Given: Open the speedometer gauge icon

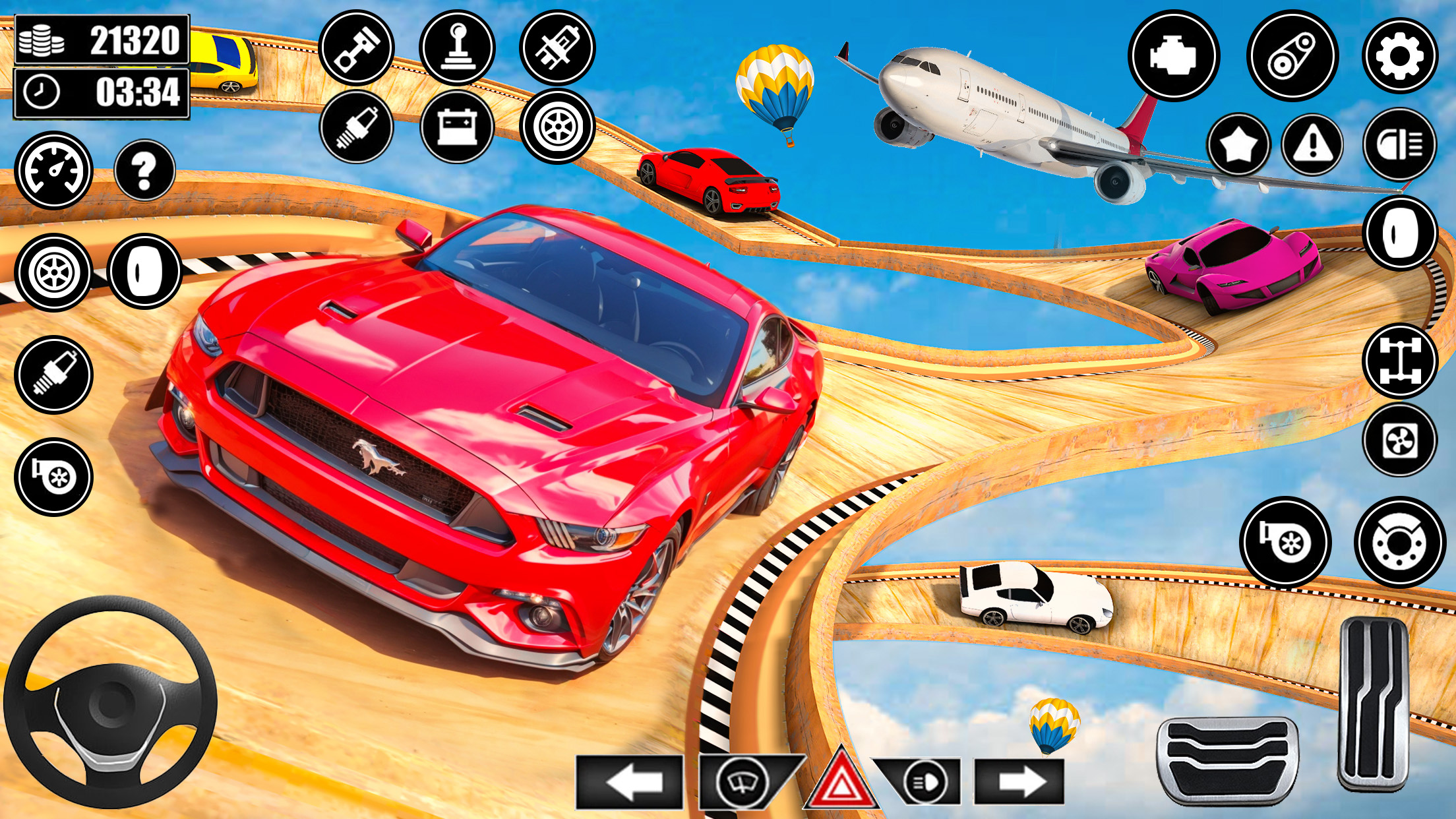Looking at the screenshot, I should [x=53, y=170].
